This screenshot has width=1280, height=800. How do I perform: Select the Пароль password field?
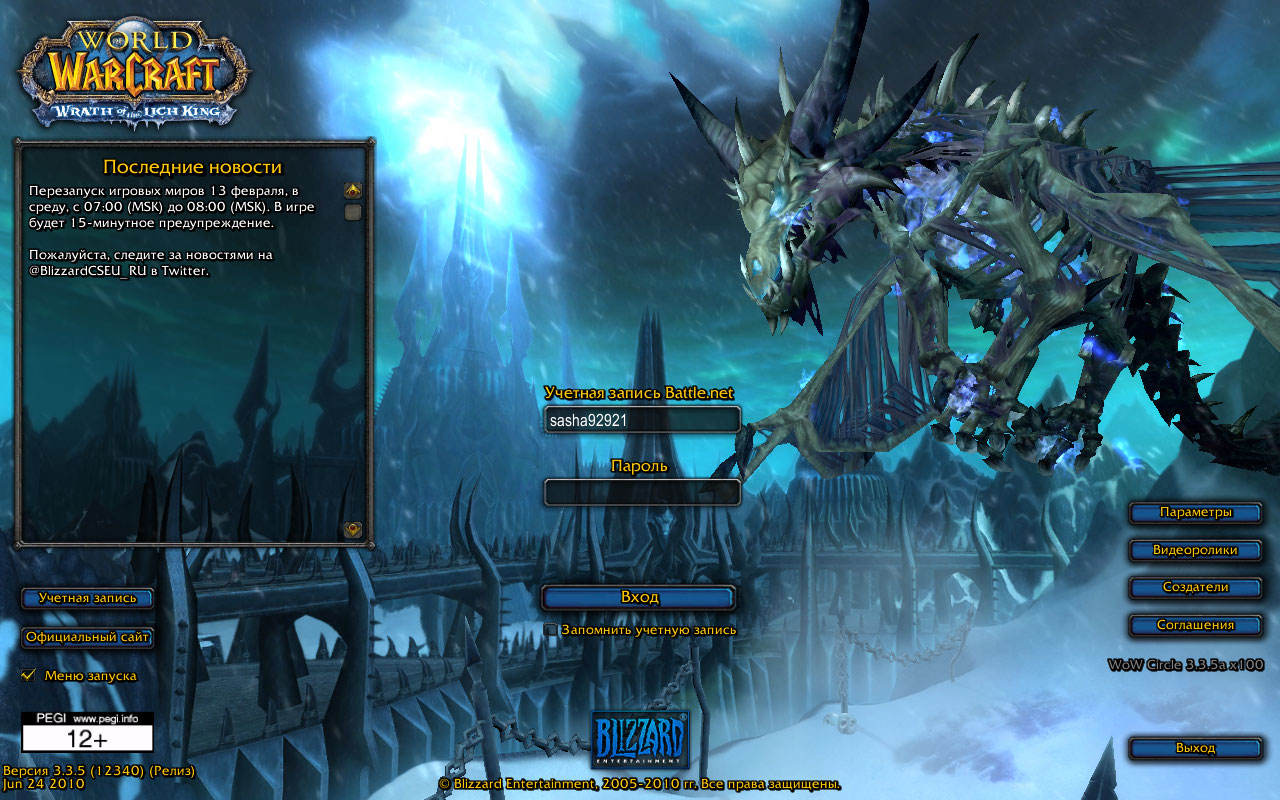click(642, 492)
